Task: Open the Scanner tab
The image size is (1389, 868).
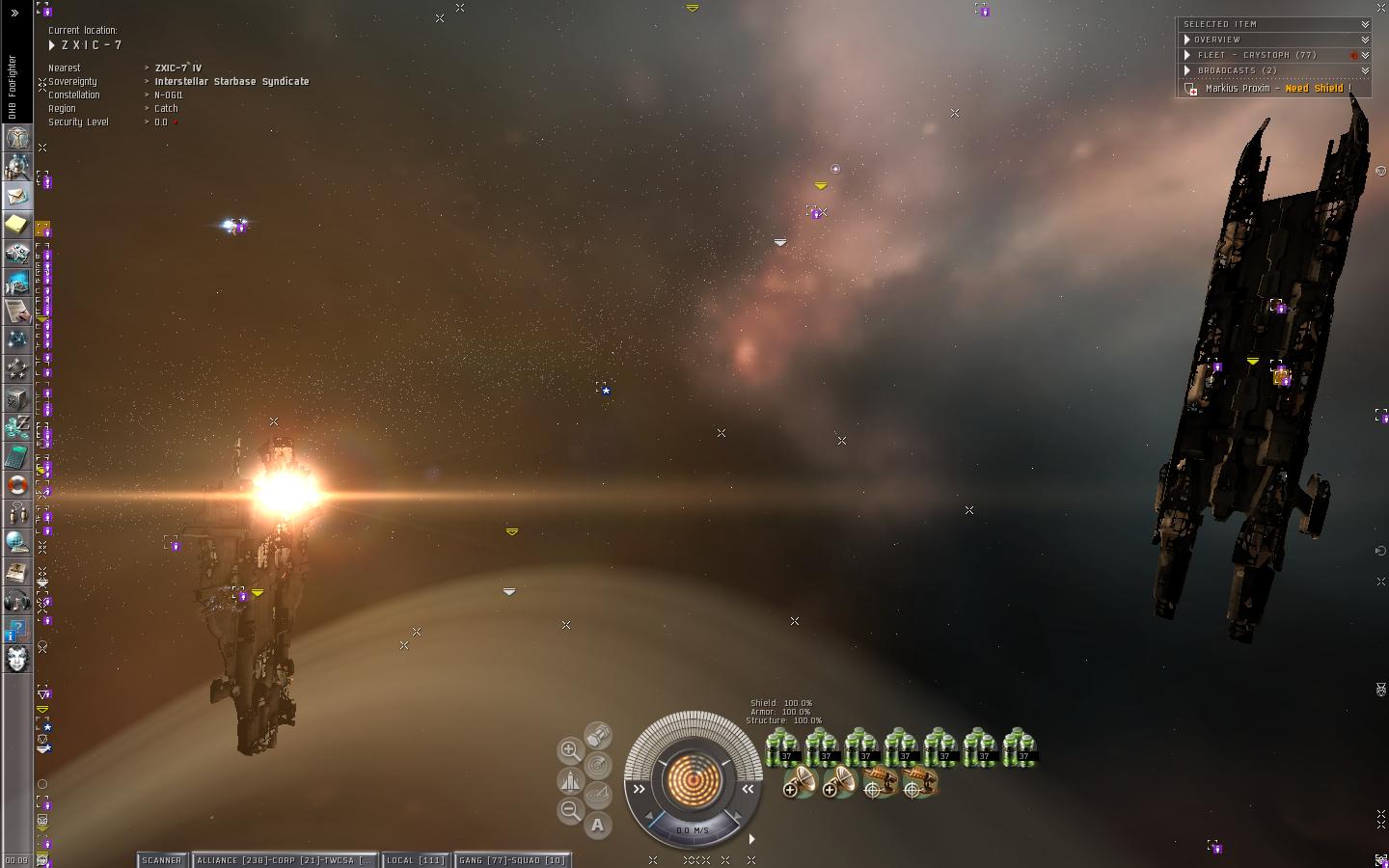Action: [x=162, y=860]
